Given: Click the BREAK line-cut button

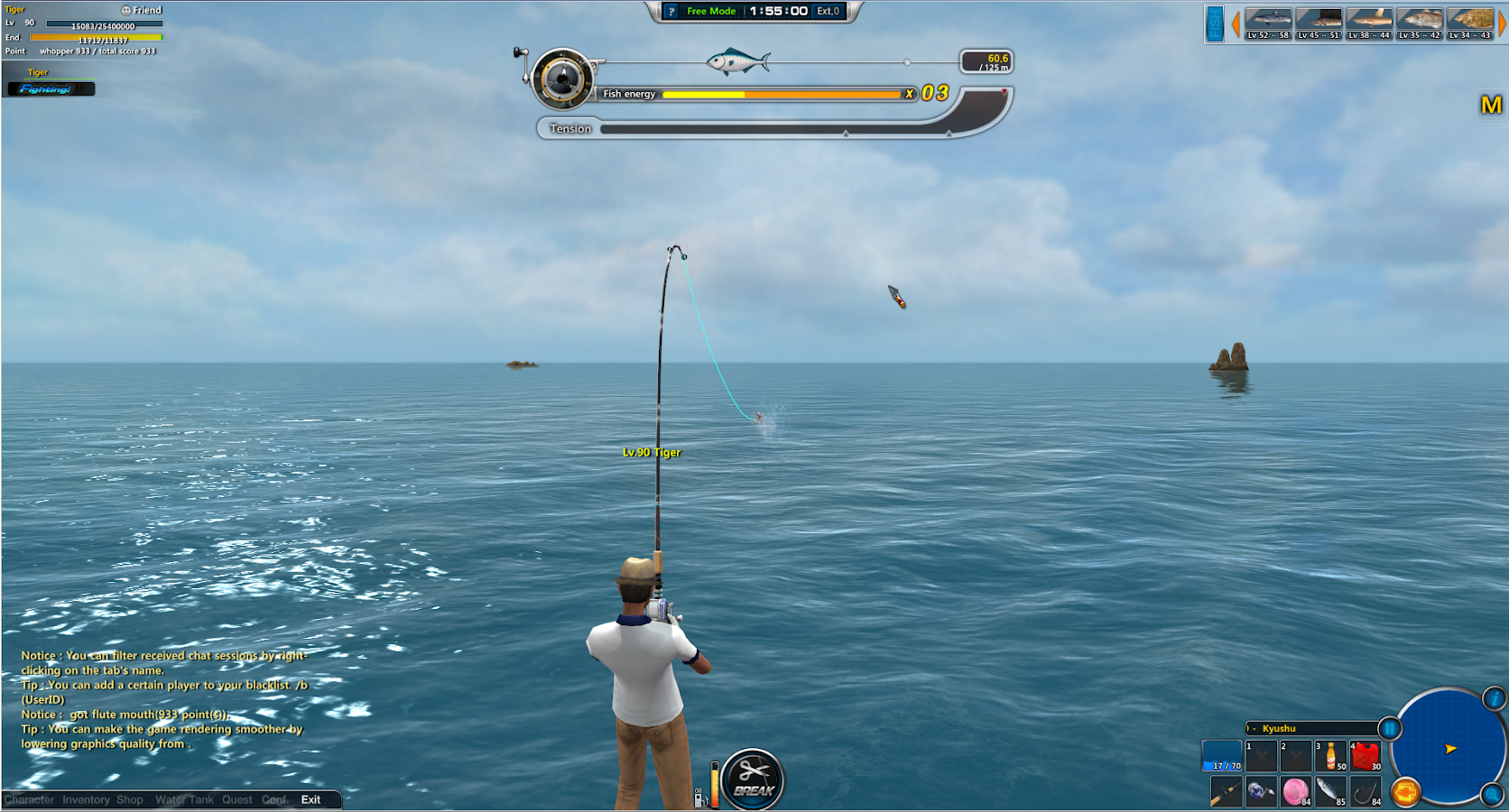Looking at the screenshot, I should (754, 779).
